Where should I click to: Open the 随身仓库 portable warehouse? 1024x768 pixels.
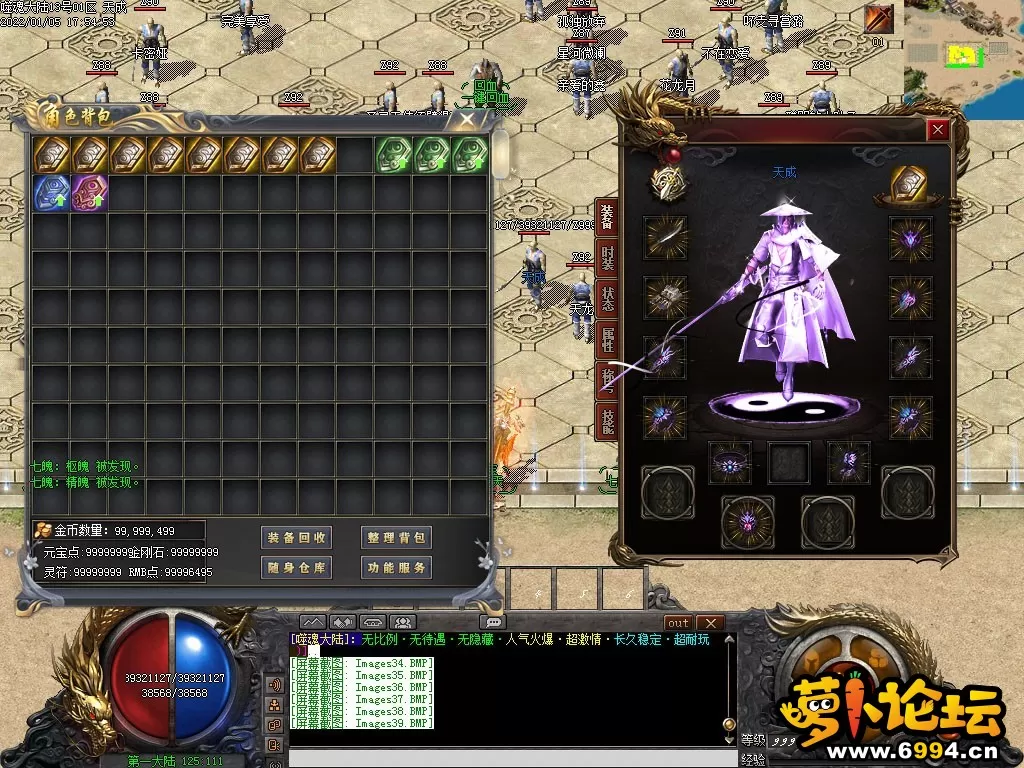click(x=296, y=568)
